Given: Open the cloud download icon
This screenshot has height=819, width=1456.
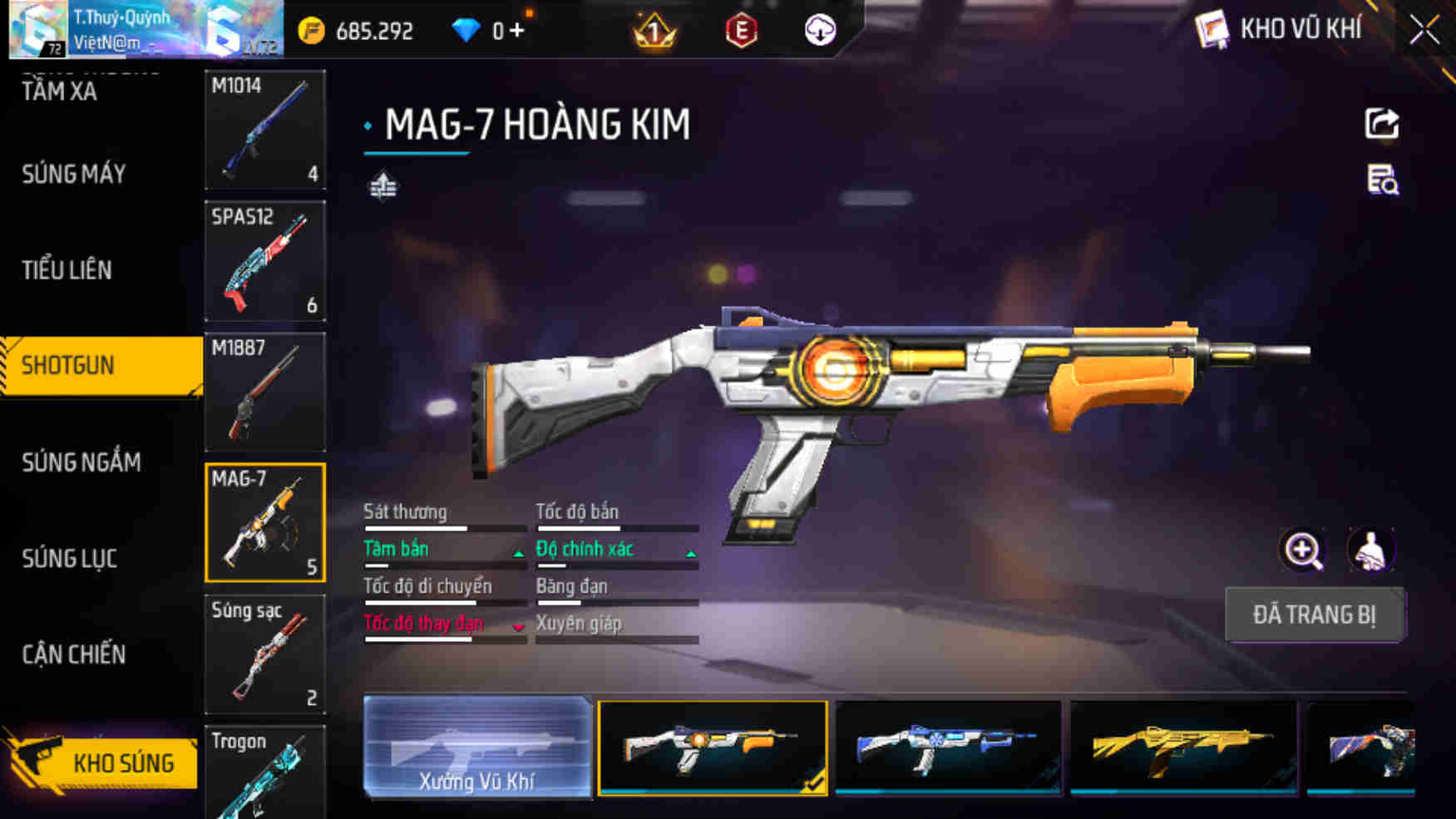Looking at the screenshot, I should (820, 31).
